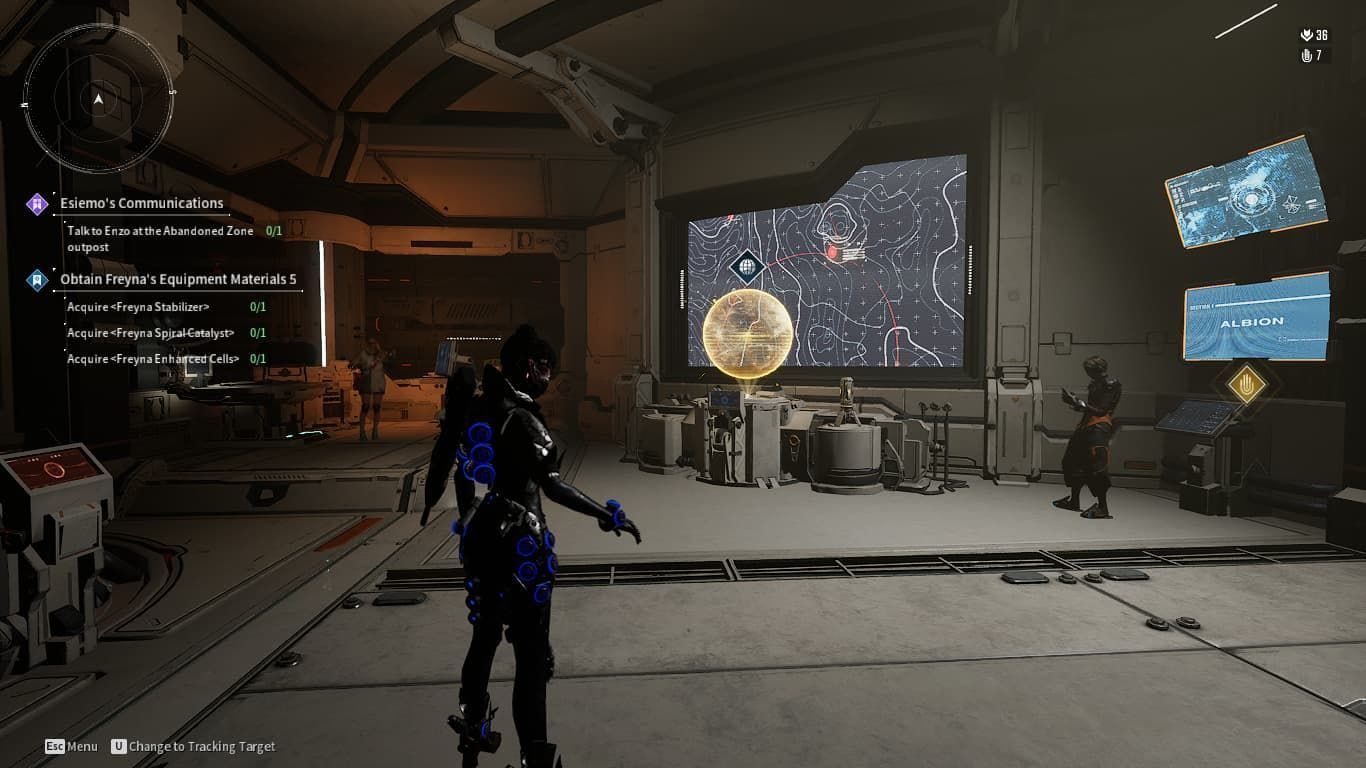Click the gold currency icon showing 7
The image size is (1366, 768).
coord(1307,56)
